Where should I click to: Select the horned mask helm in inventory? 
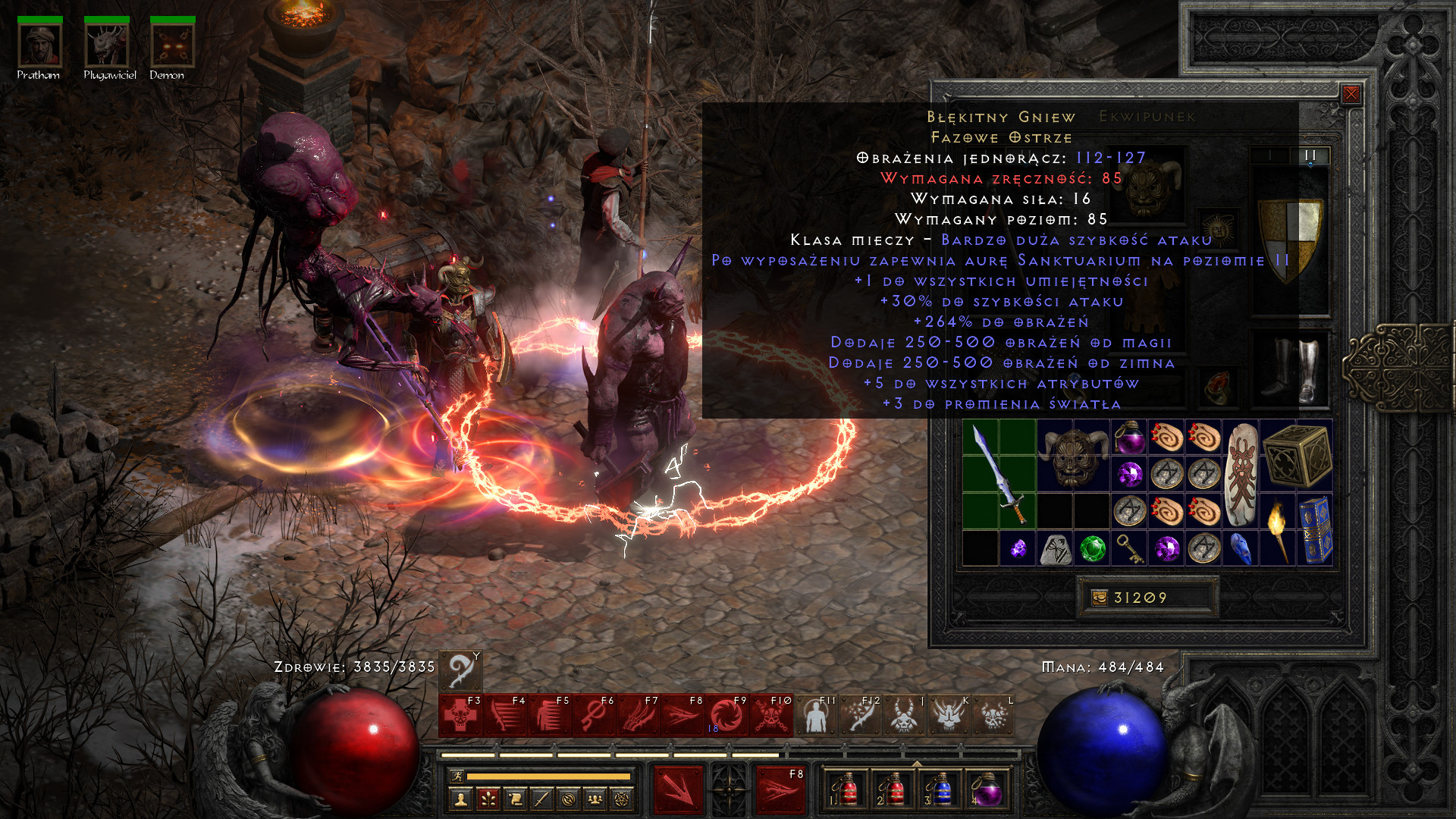1073,455
